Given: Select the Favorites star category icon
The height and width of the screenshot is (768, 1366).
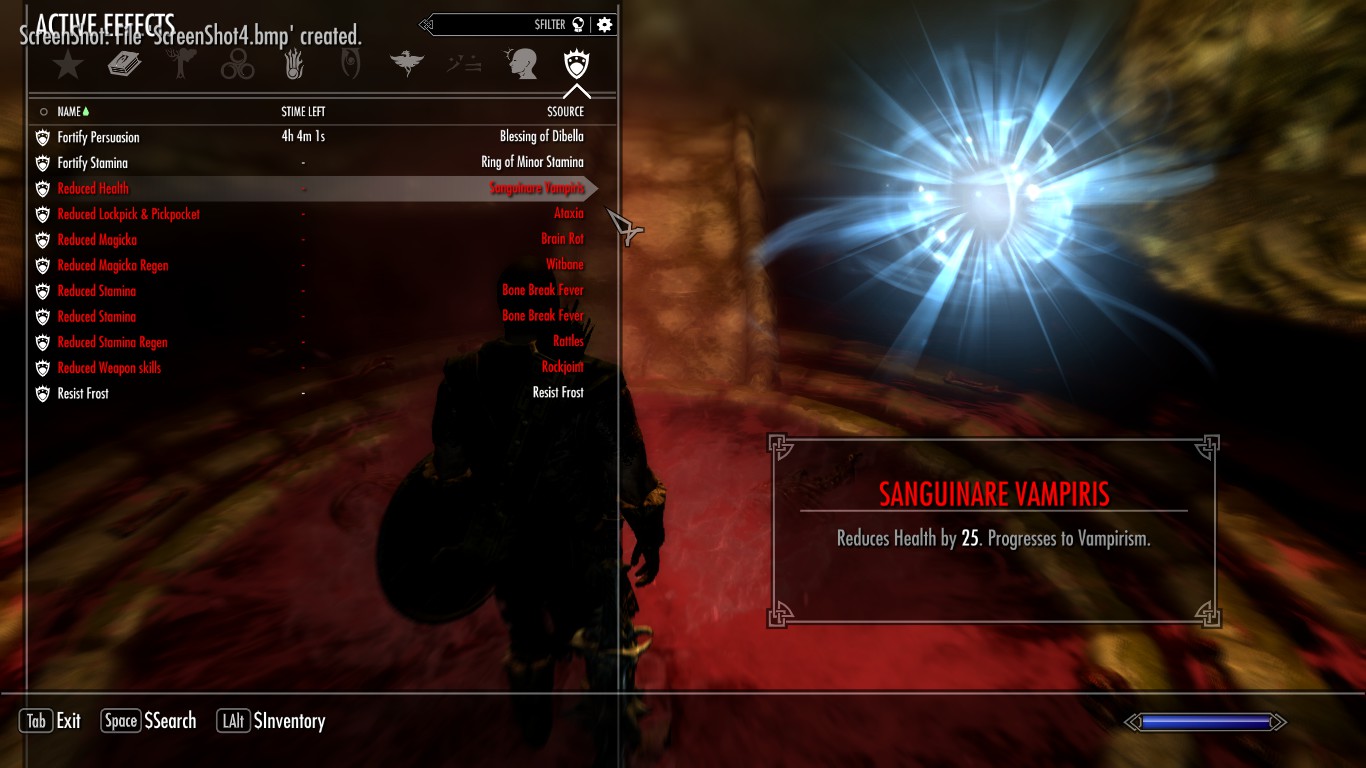Looking at the screenshot, I should point(66,63).
